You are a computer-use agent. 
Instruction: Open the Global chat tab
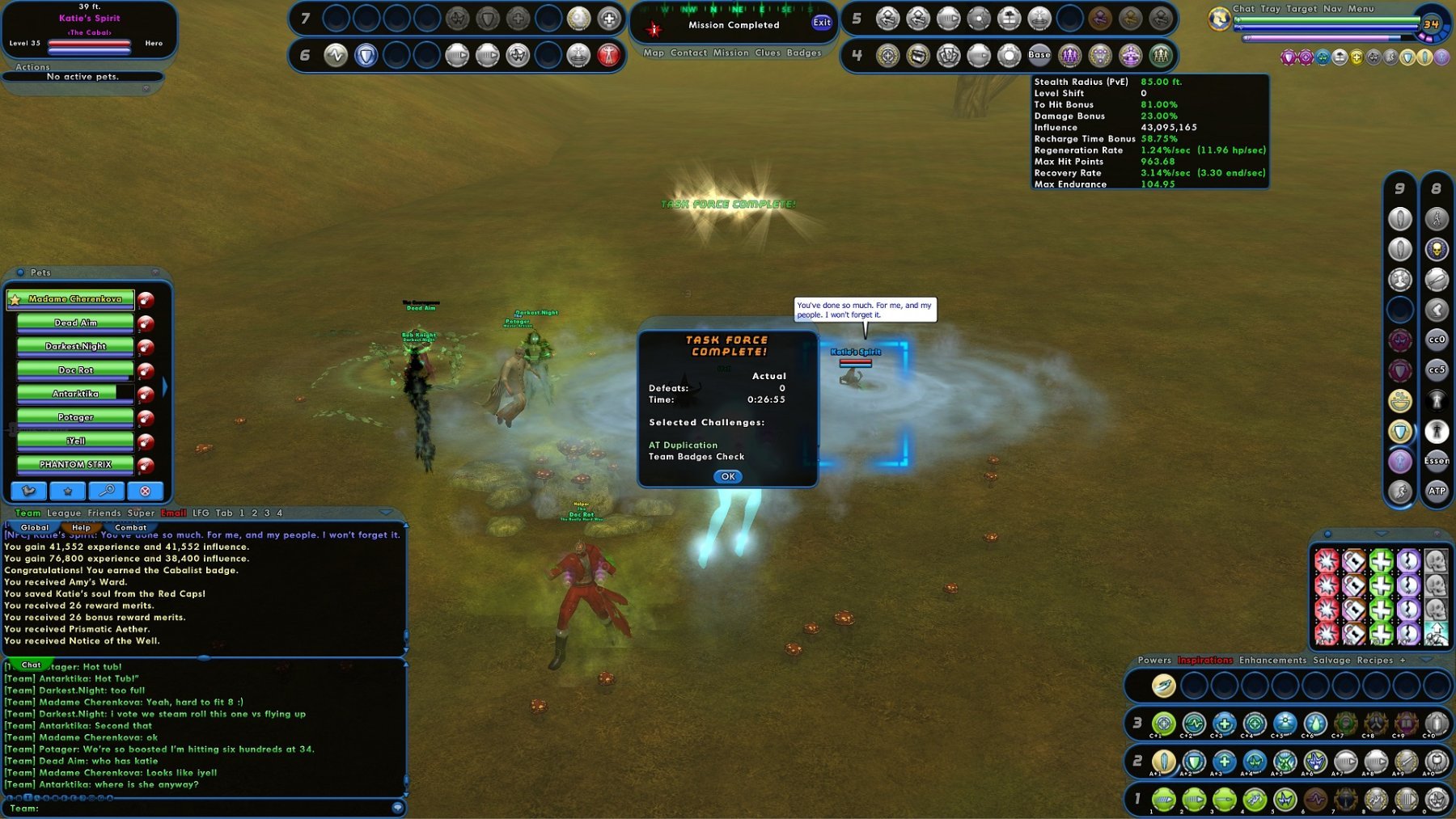[35, 527]
